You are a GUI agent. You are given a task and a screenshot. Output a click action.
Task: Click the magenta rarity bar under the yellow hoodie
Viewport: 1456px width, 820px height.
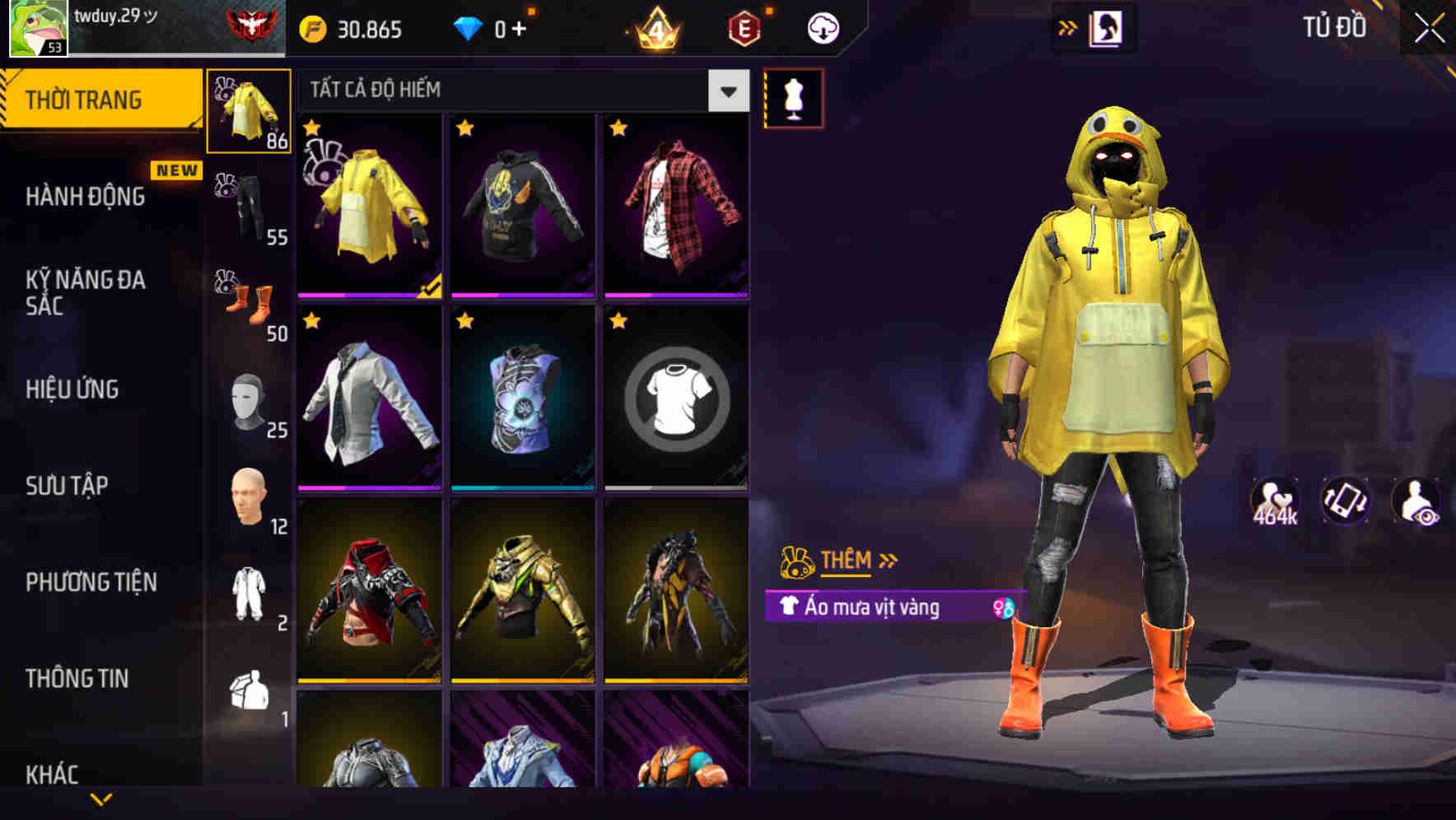[368, 293]
